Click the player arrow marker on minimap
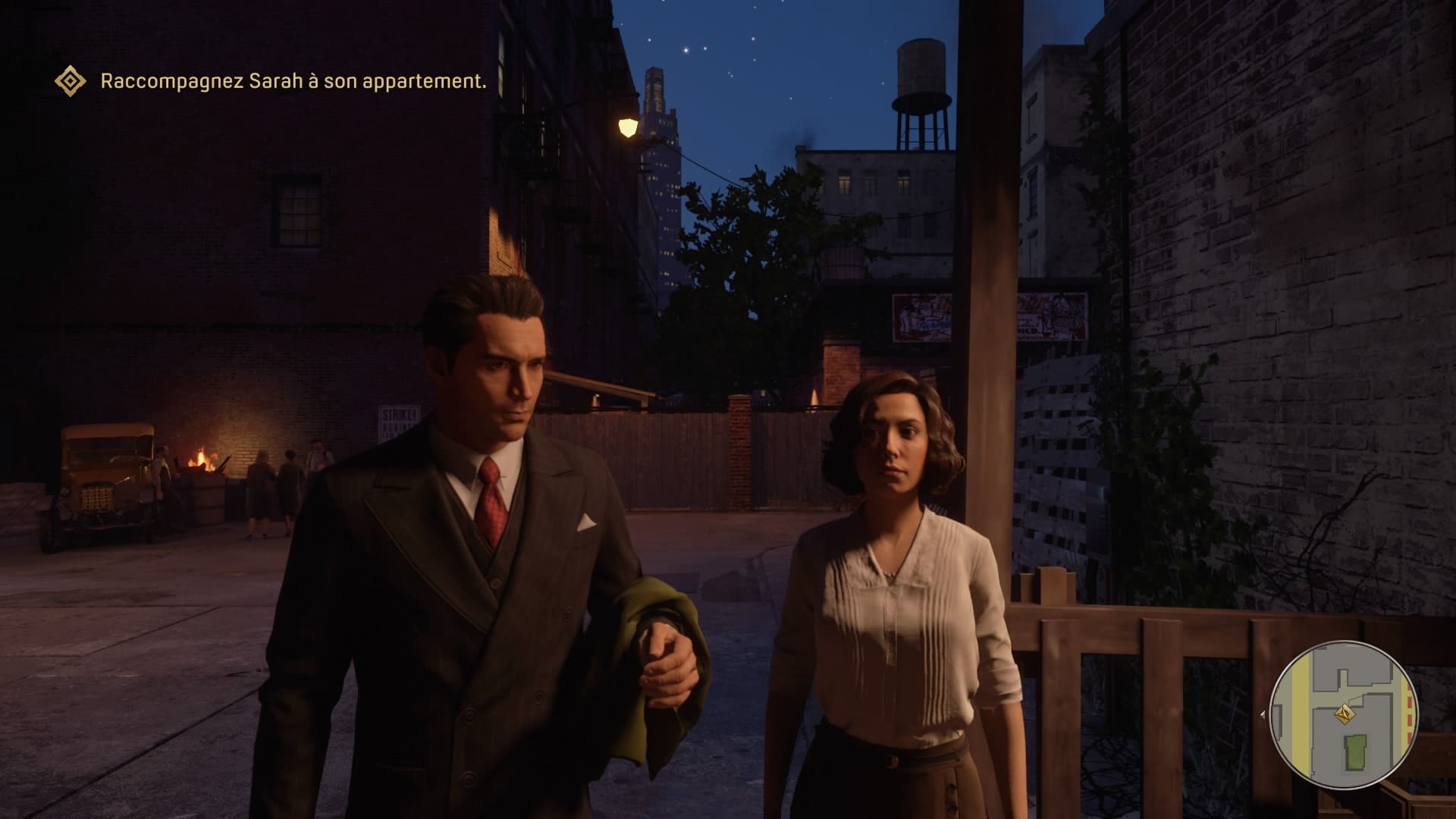Screen dimensions: 1456x819 1345,714
